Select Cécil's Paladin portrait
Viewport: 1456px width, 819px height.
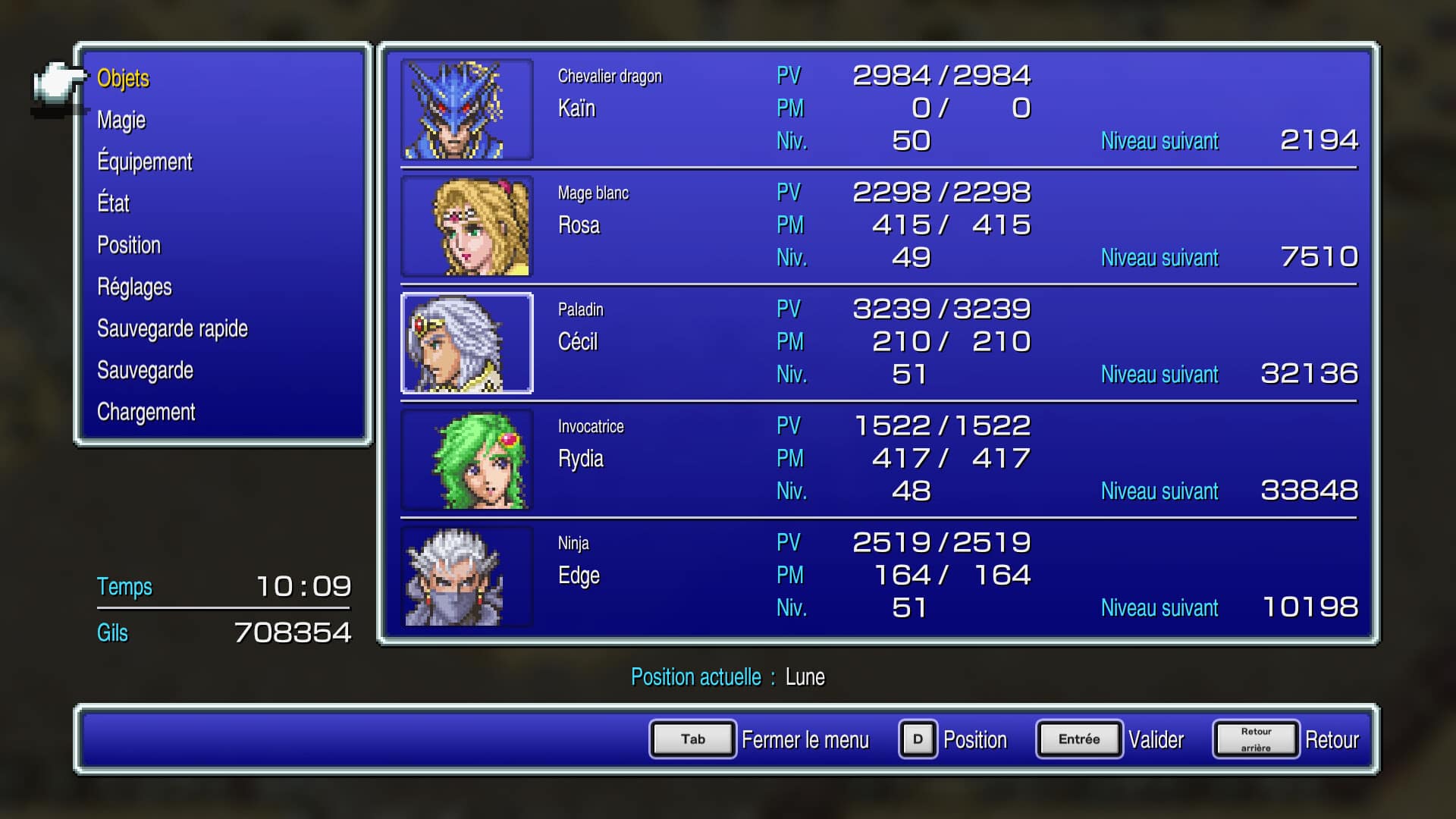tap(466, 343)
